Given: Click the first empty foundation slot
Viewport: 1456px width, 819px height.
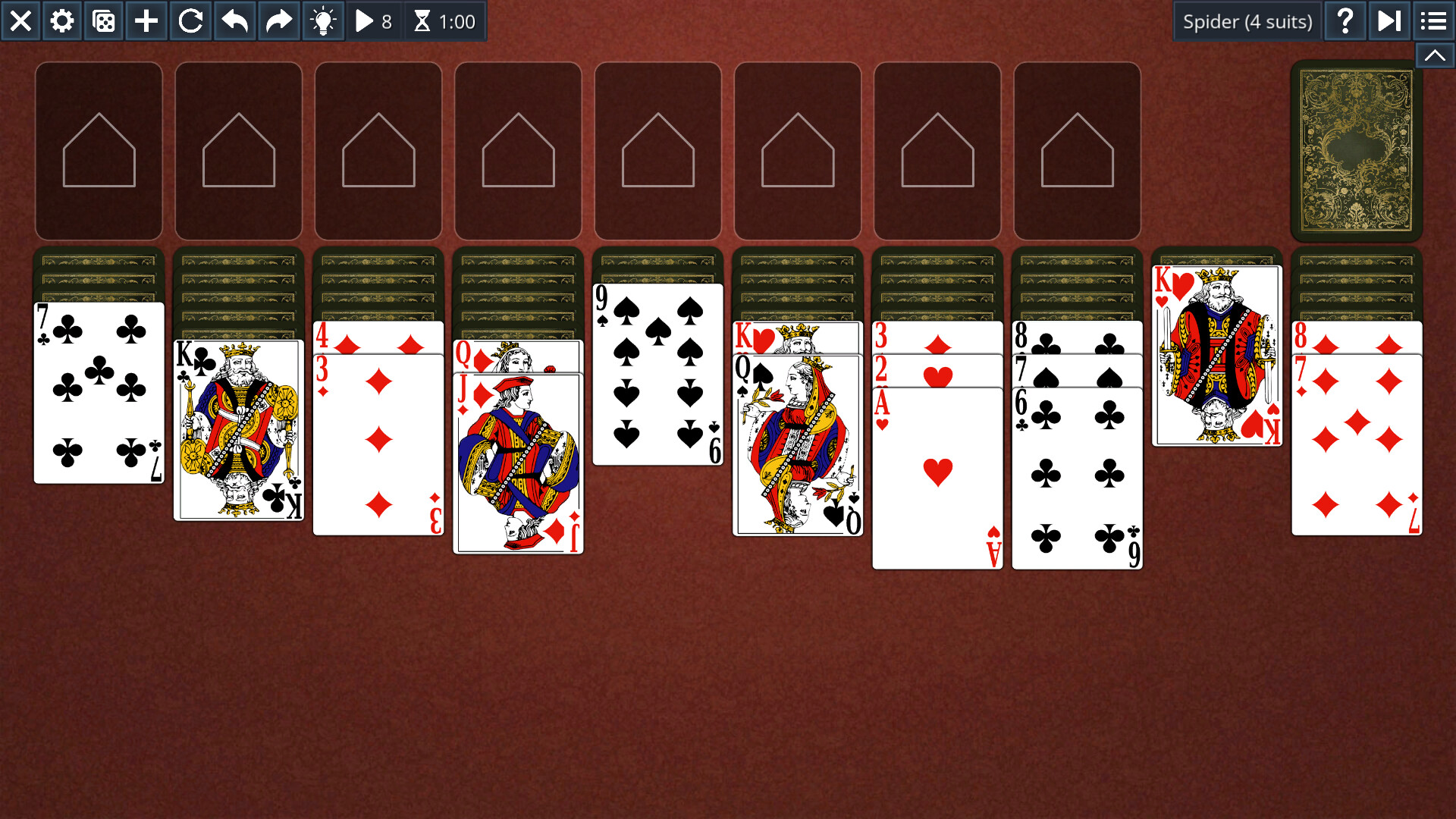Looking at the screenshot, I should point(99,150).
